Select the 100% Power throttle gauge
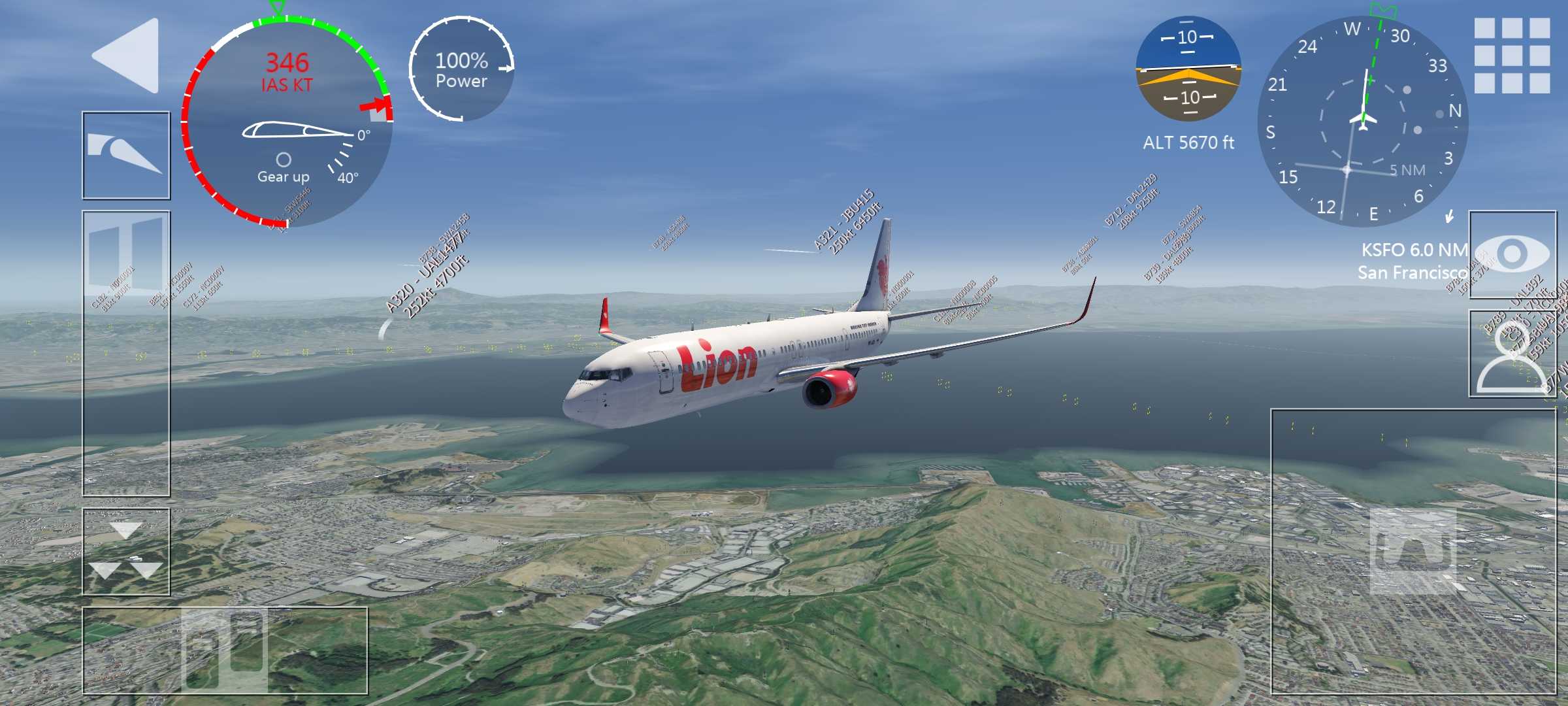This screenshot has width=1568, height=706. click(462, 70)
